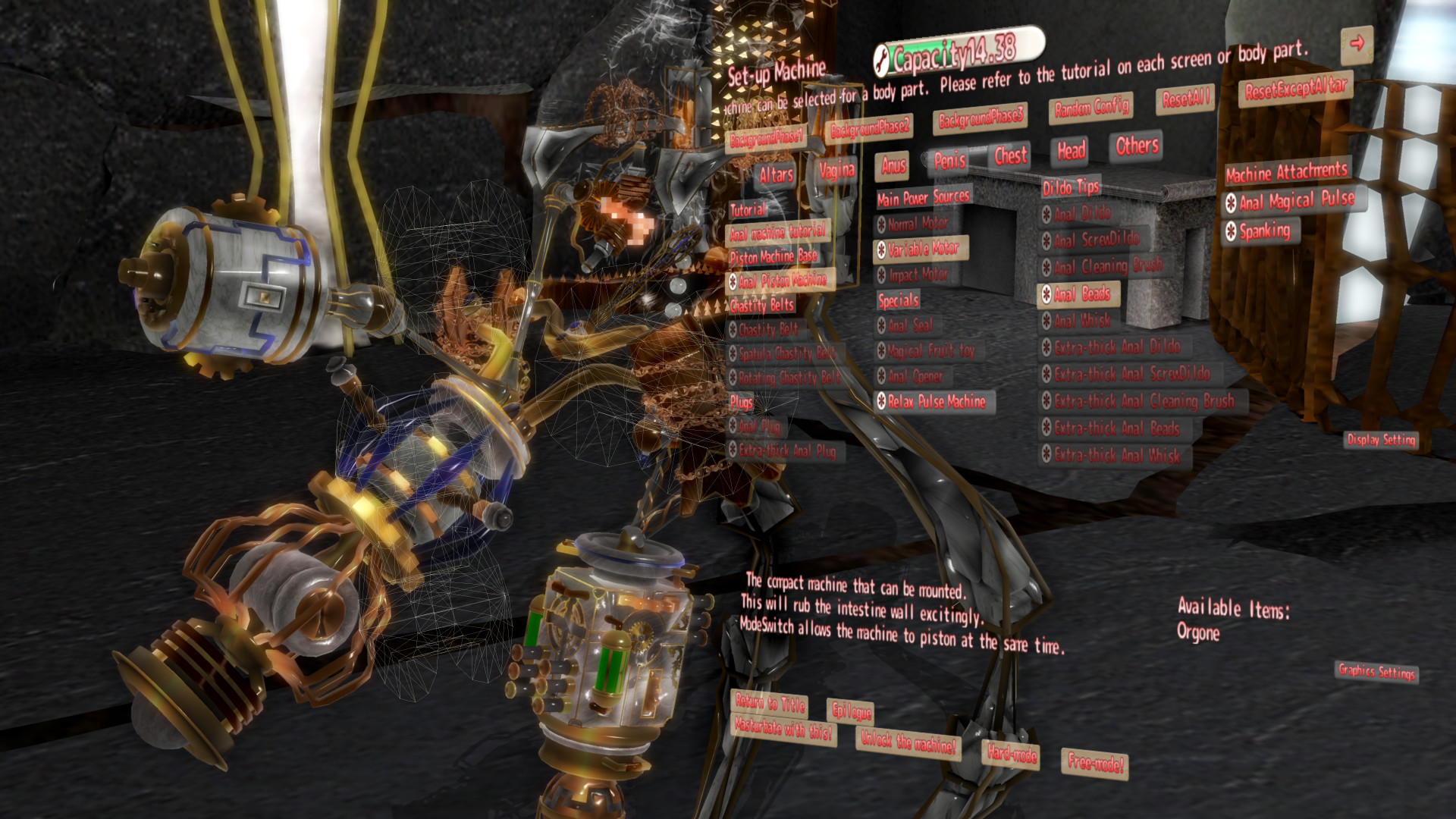Image resolution: width=1456 pixels, height=819 pixels.
Task: Select the Anal Magical Pulse attachment icon
Action: [1232, 202]
